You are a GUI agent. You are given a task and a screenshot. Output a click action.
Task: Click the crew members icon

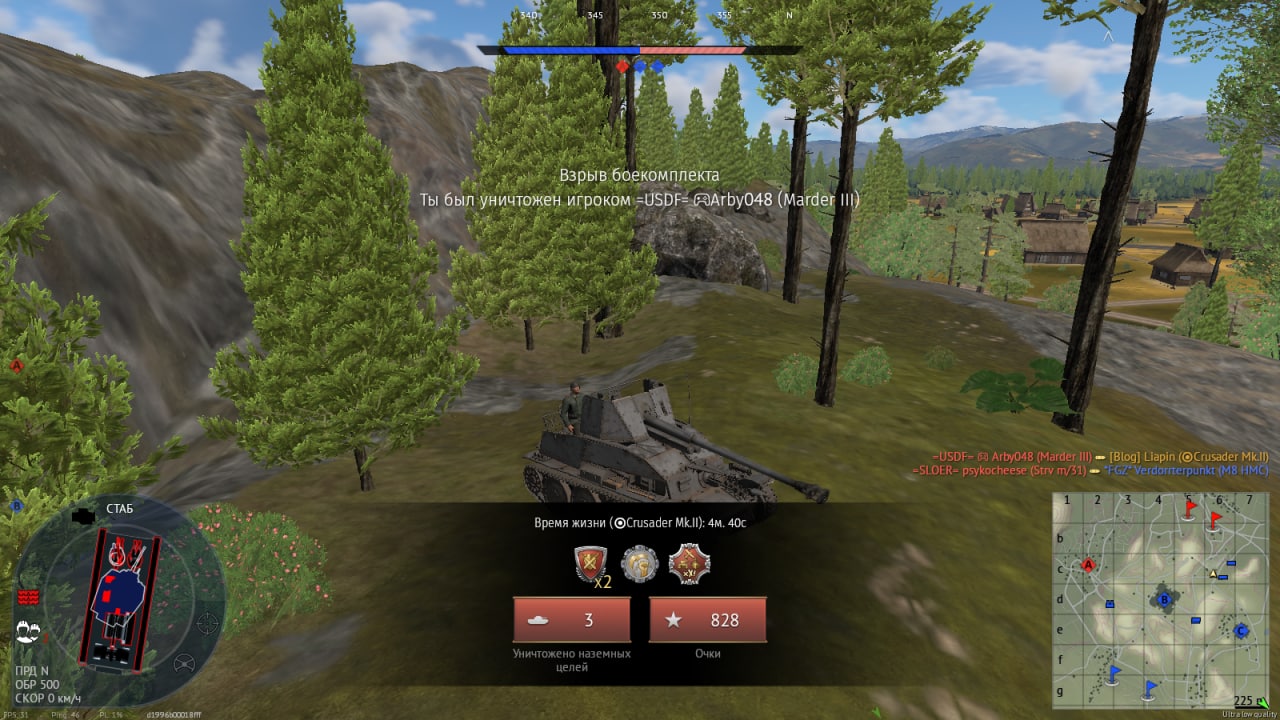[x=27, y=631]
